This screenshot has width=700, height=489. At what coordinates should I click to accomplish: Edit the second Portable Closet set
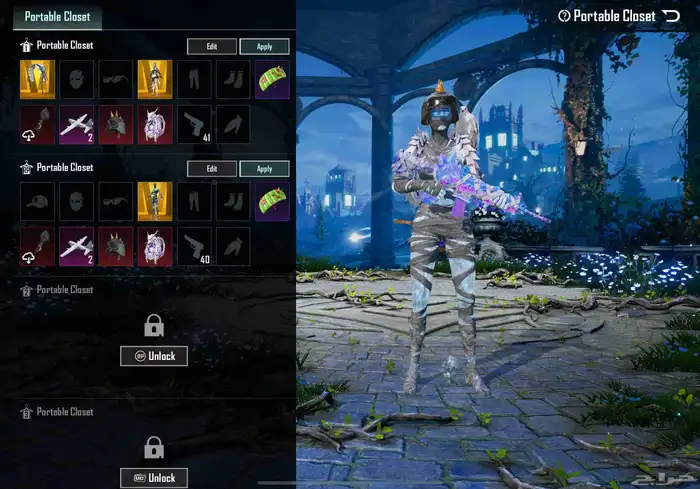pos(212,169)
